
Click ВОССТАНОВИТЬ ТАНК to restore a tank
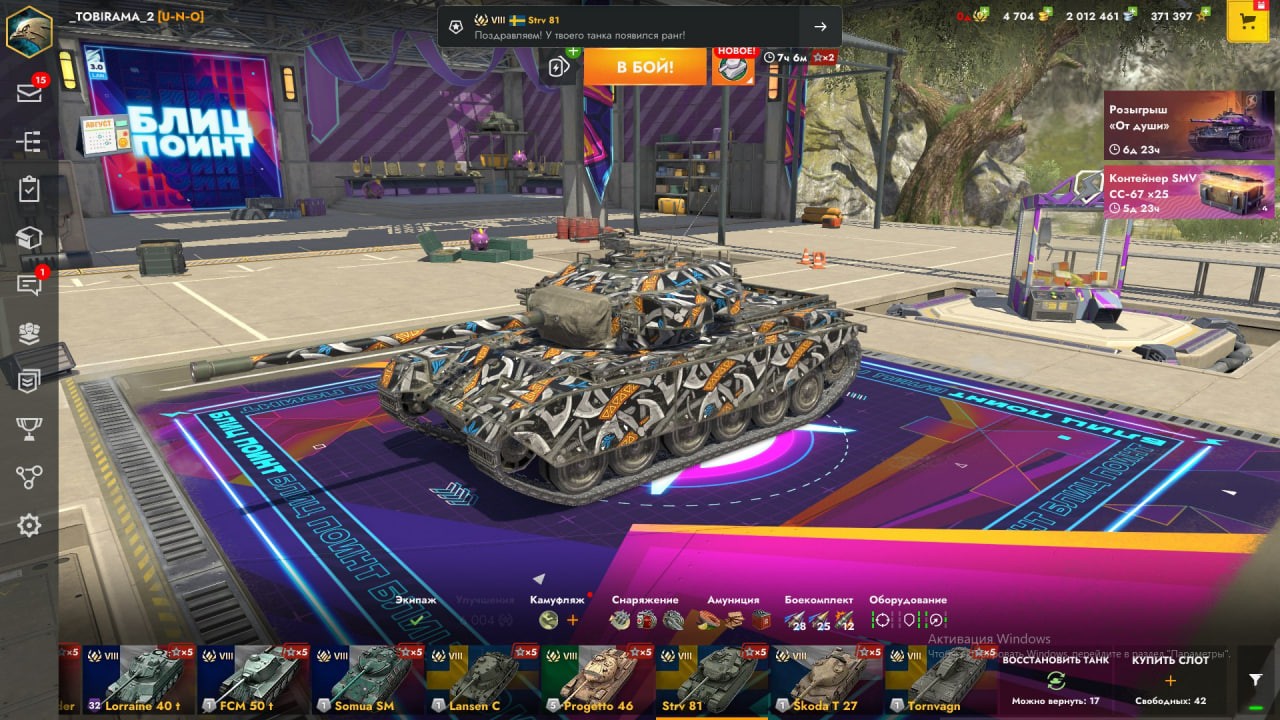(1055, 680)
